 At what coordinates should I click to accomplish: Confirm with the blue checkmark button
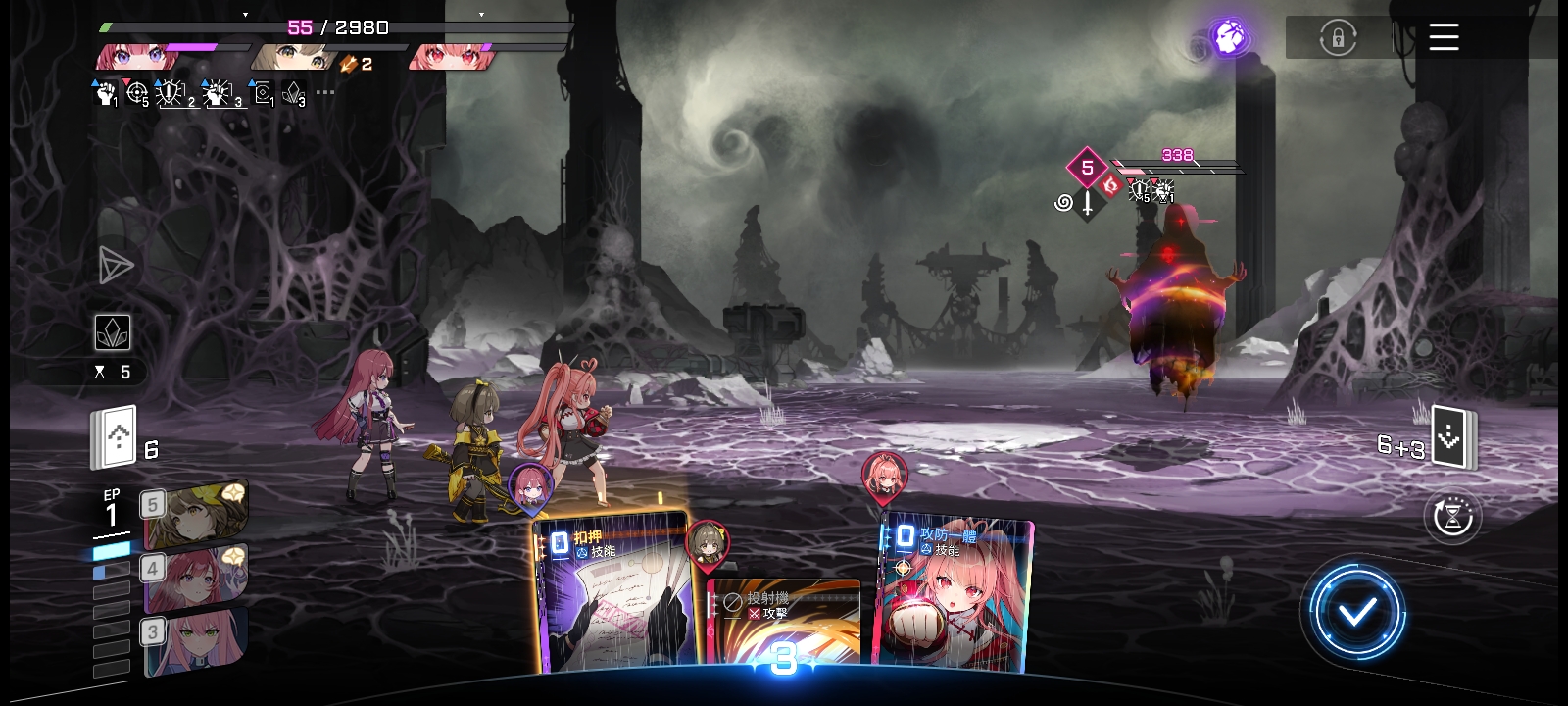1357,612
